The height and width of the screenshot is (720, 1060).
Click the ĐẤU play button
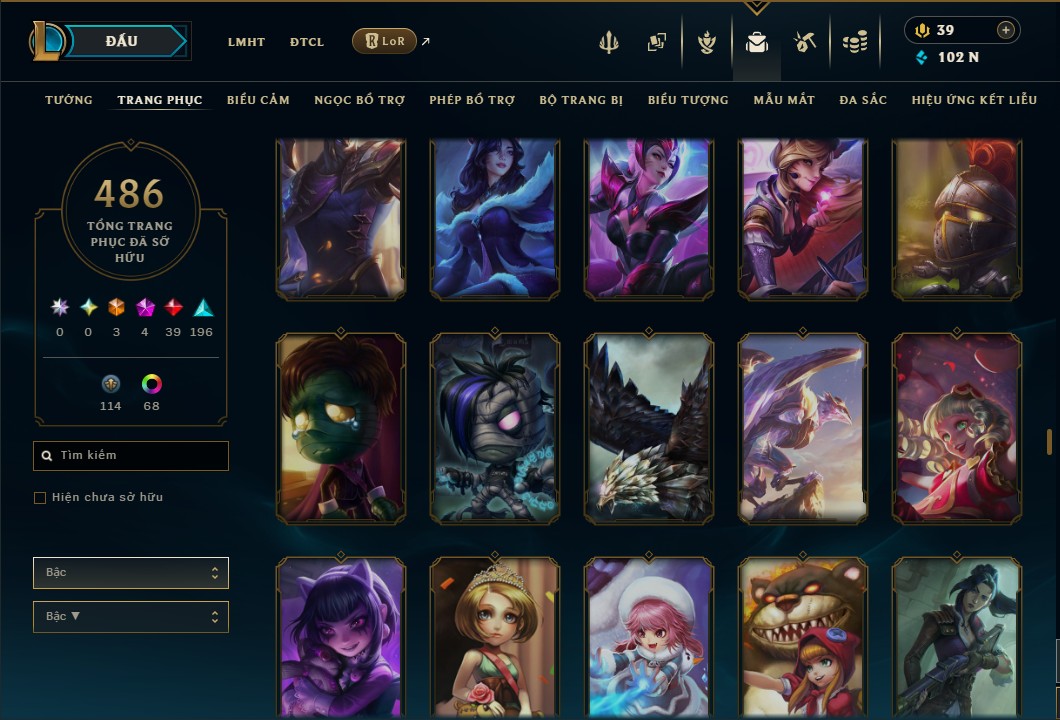(122, 41)
